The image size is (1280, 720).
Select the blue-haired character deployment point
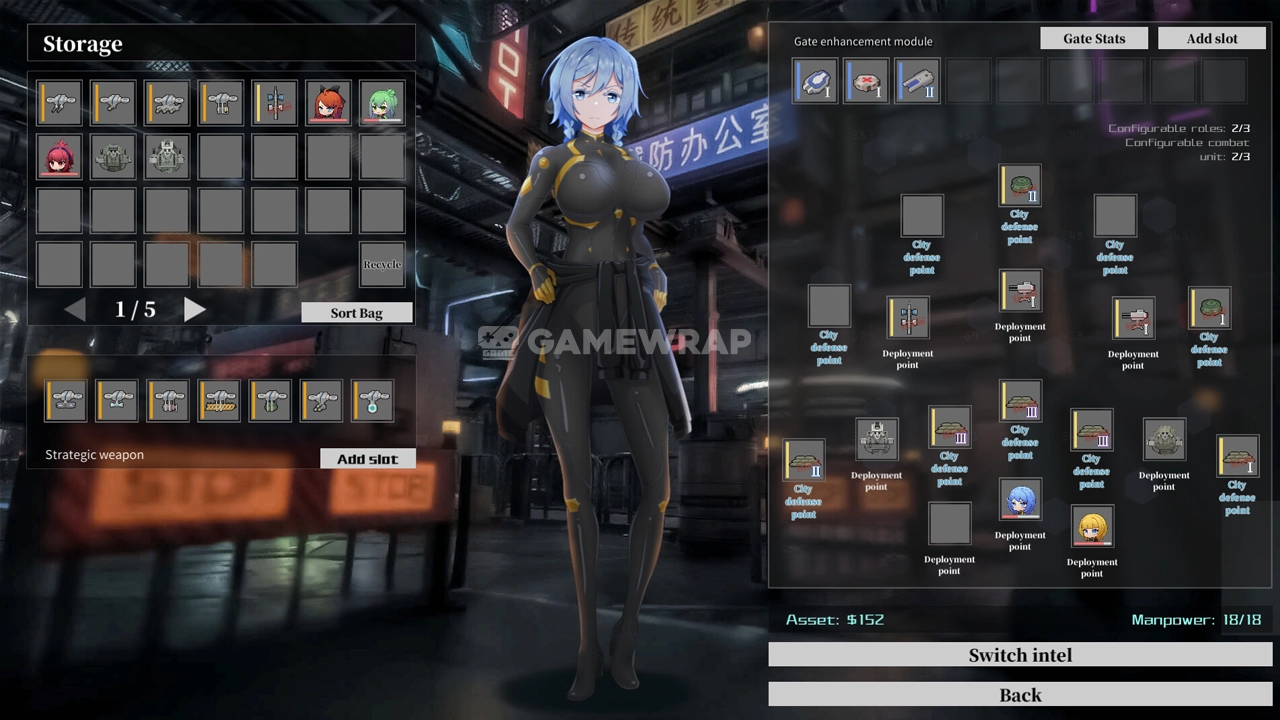tap(1020, 499)
